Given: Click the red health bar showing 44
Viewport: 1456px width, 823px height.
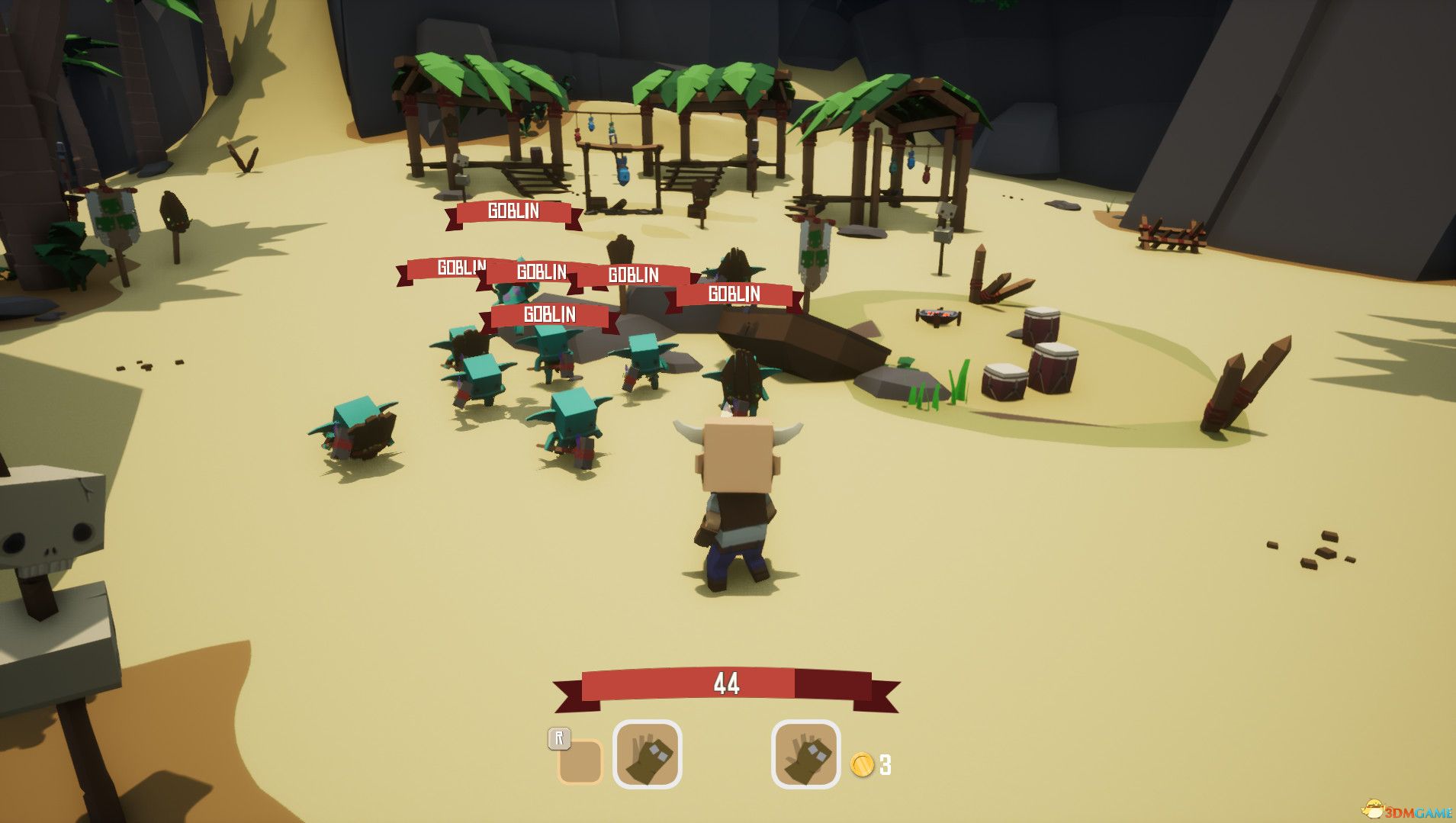Looking at the screenshot, I should pyautogui.click(x=728, y=683).
